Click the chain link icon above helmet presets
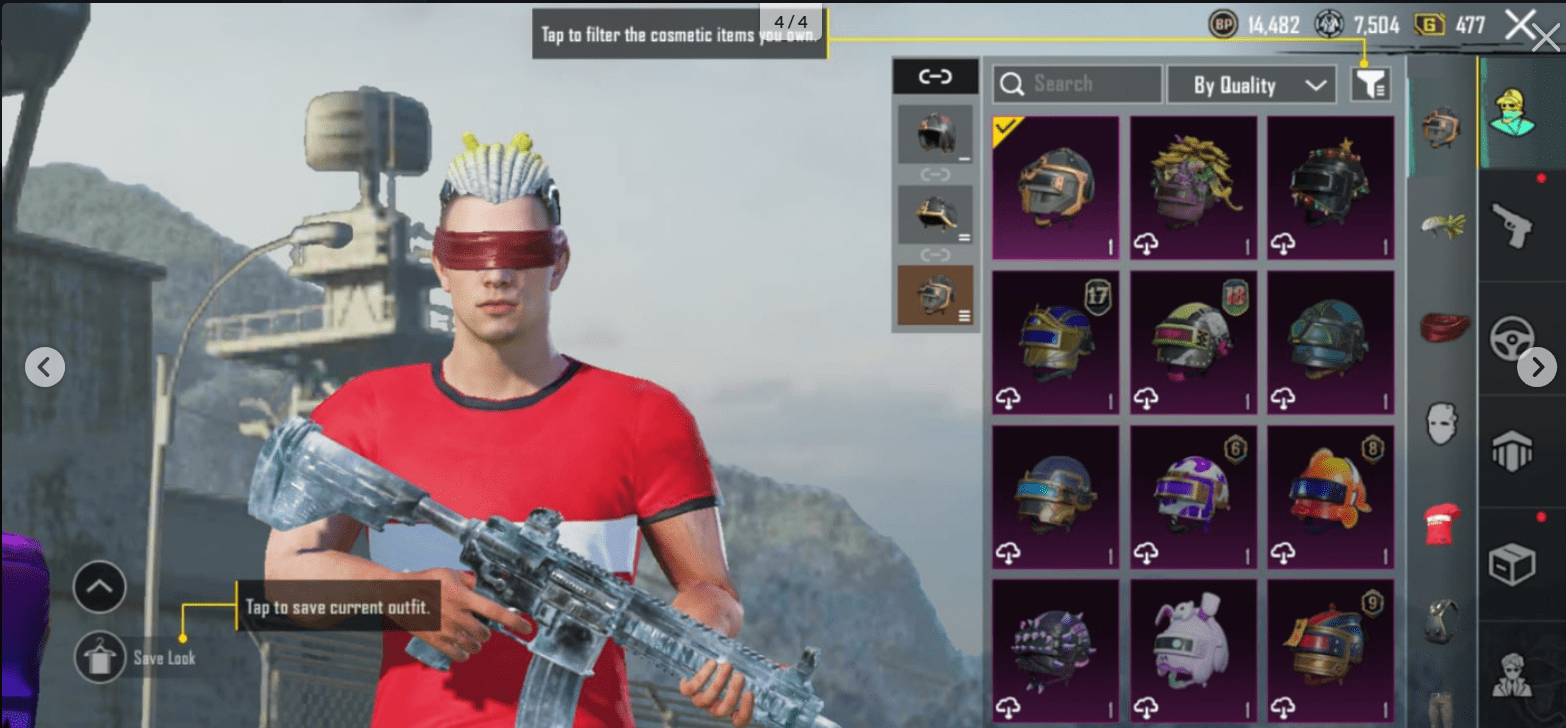 coord(935,77)
